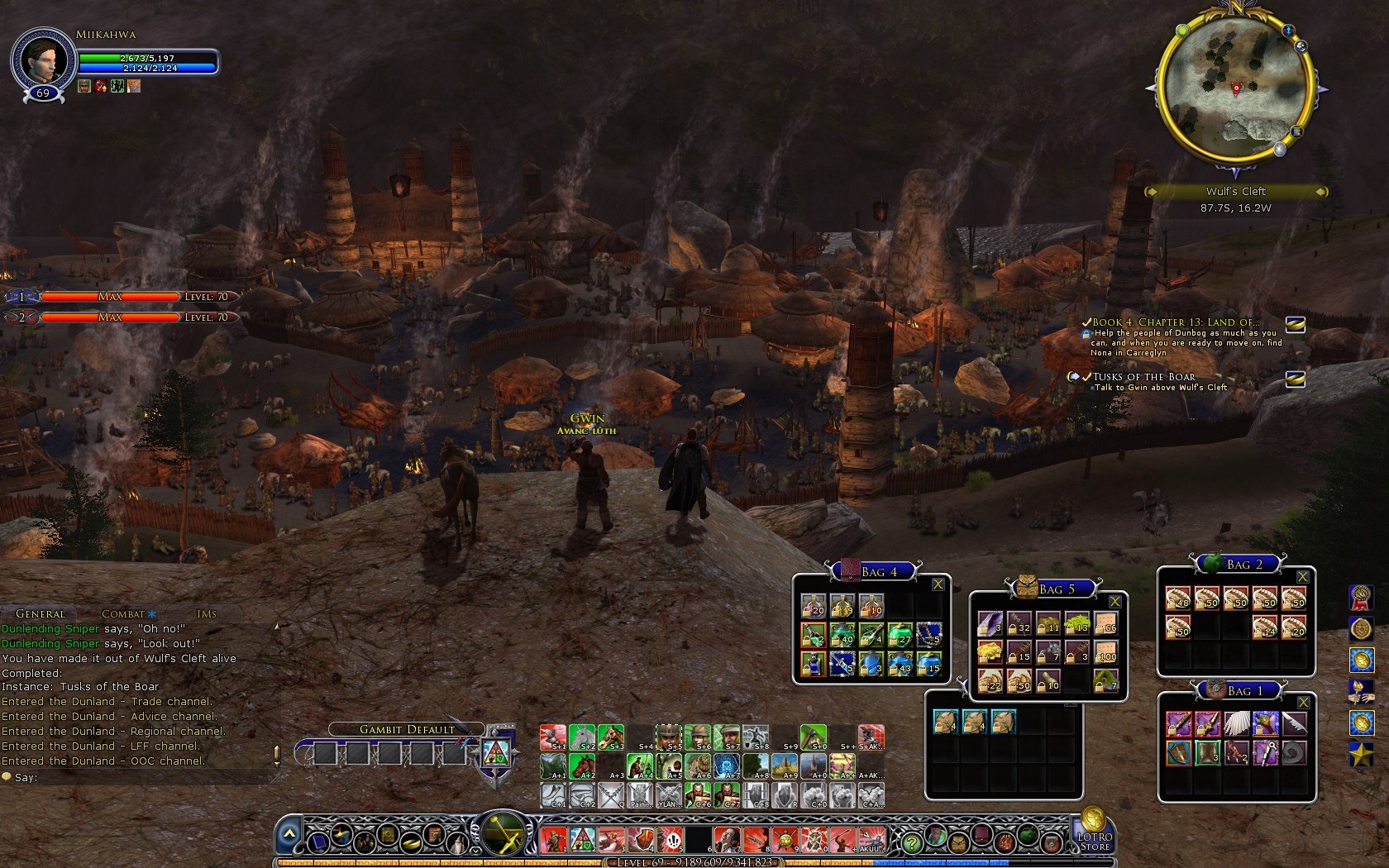Switch to the IMs chat tab
This screenshot has width=1389, height=868.
tap(207, 613)
